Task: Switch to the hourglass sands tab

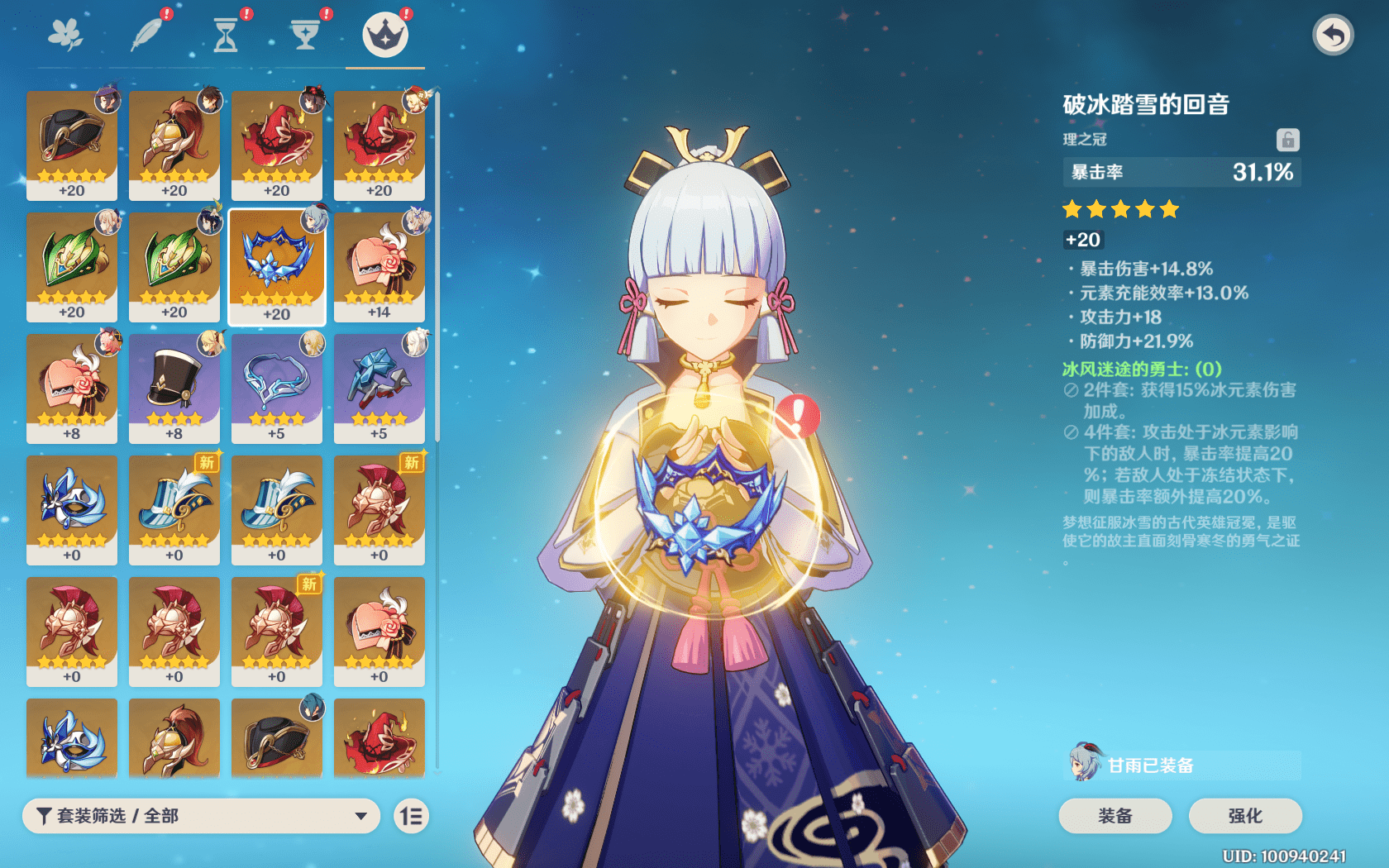Action: point(225,36)
